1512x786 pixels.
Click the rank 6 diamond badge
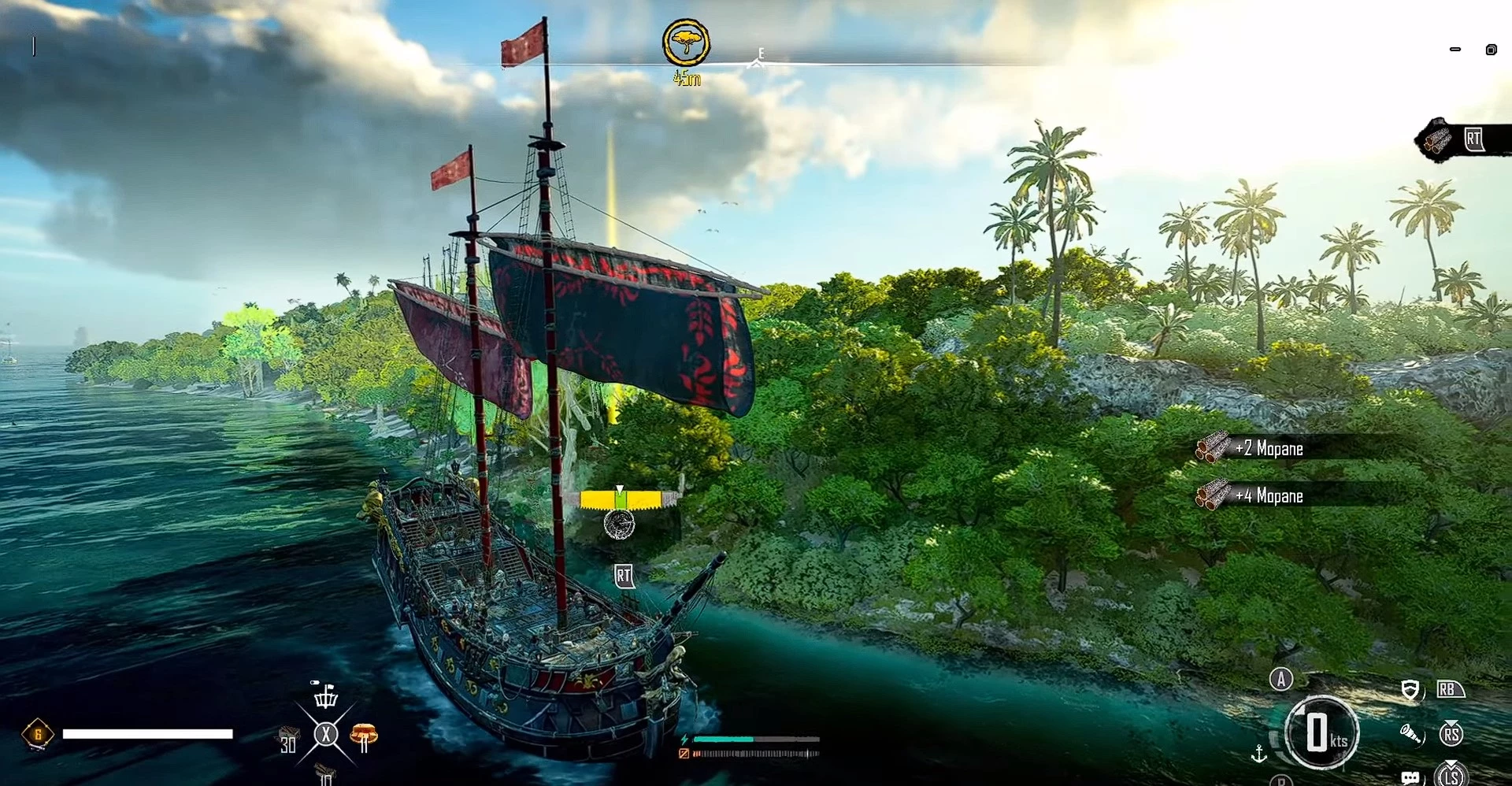pos(37,734)
